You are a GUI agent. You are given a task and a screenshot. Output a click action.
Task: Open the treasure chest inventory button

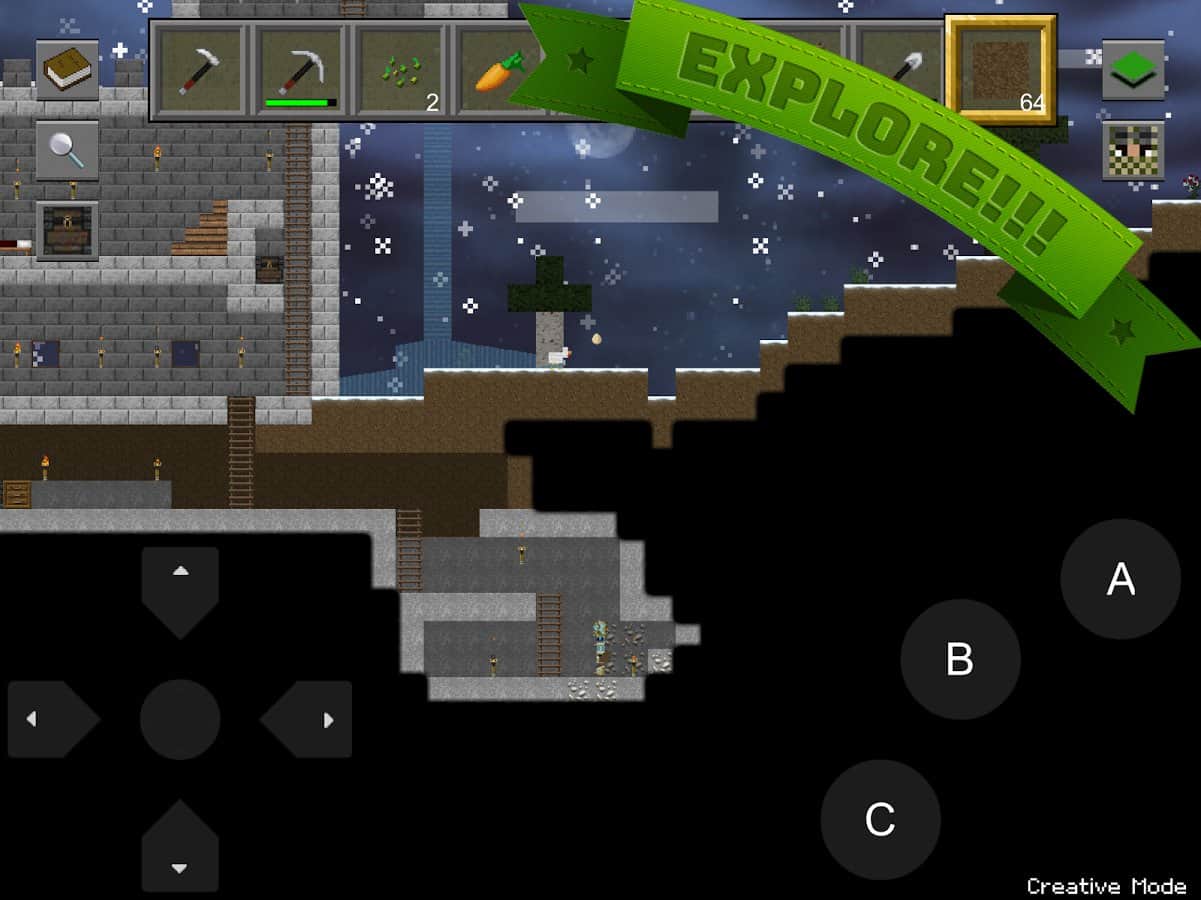click(x=68, y=231)
